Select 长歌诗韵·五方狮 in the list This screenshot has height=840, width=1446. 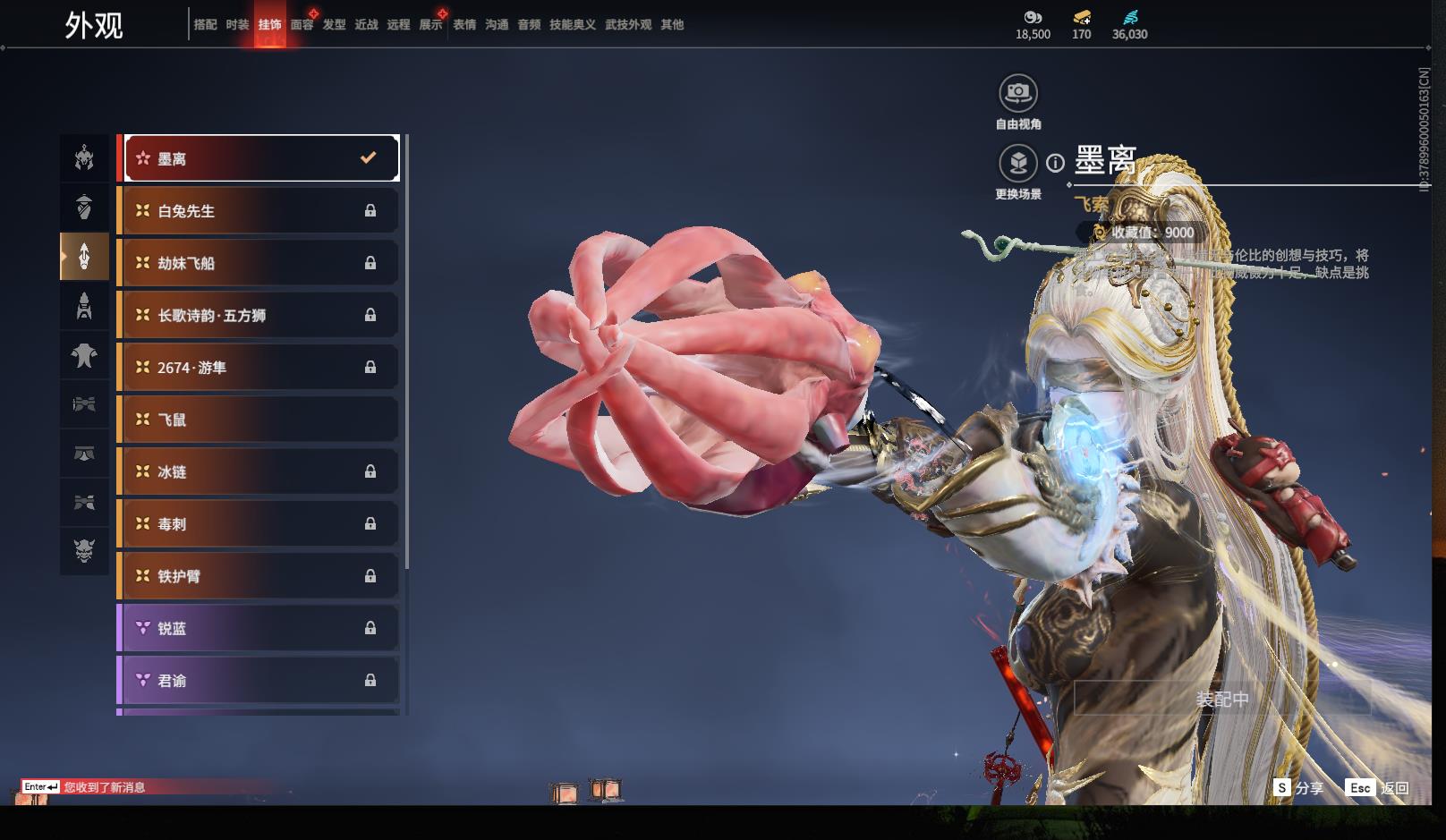pos(259,315)
